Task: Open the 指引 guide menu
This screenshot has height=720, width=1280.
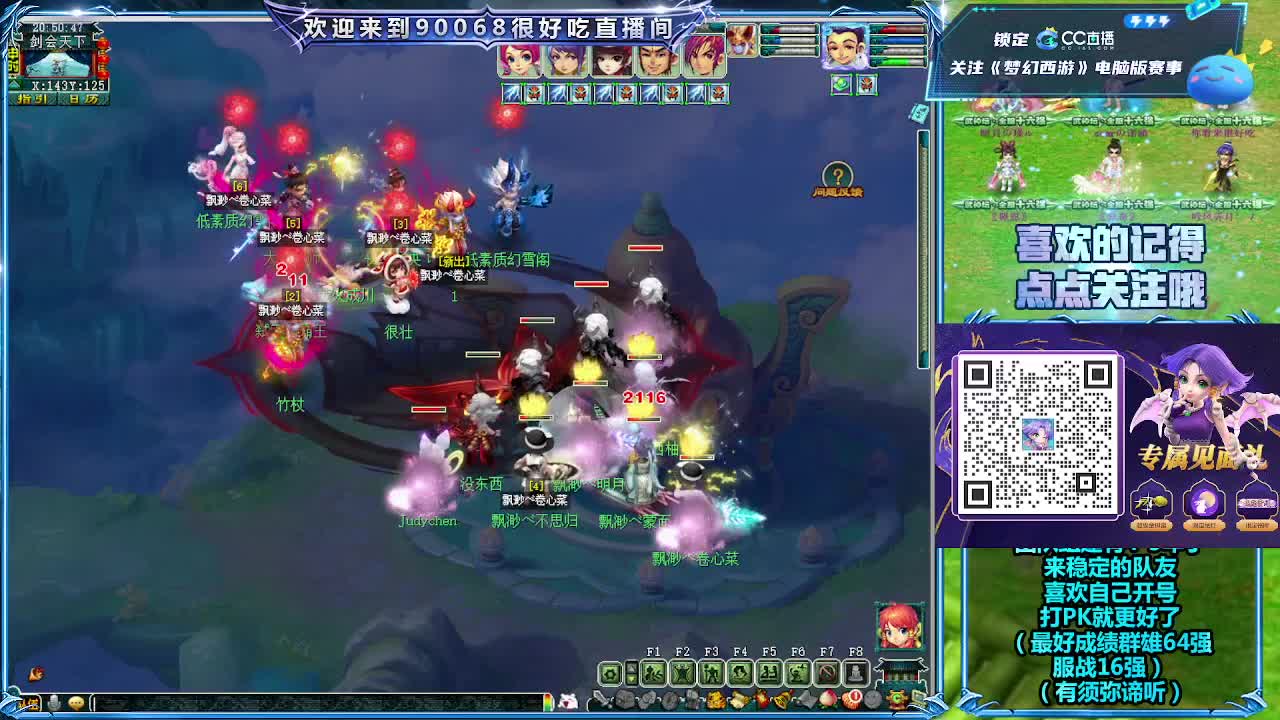Action: (x=32, y=98)
